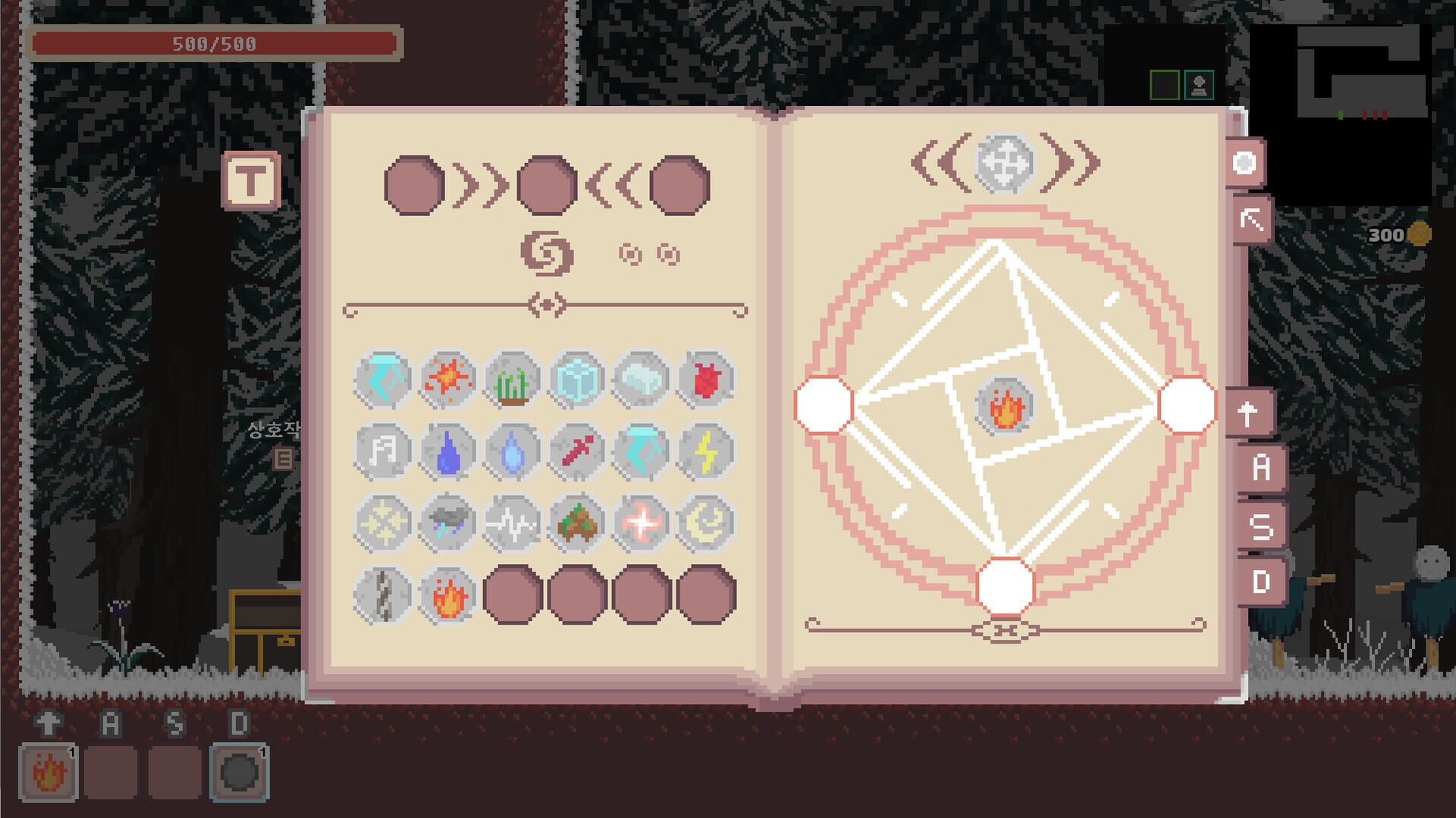Image resolution: width=1456 pixels, height=818 pixels.
Task: Select the rope rune in the bottom row
Action: click(x=383, y=594)
